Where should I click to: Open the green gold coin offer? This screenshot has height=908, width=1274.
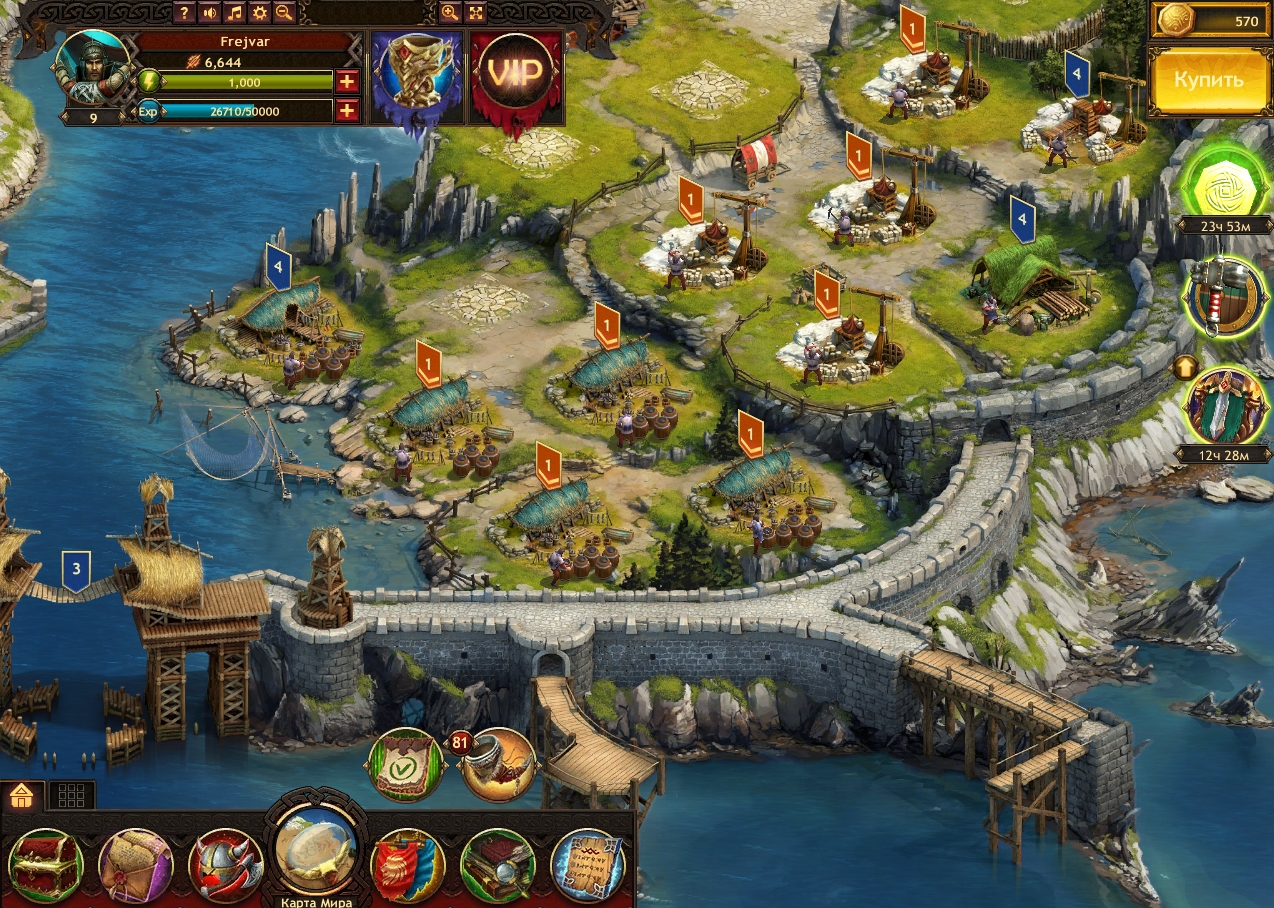1218,186
